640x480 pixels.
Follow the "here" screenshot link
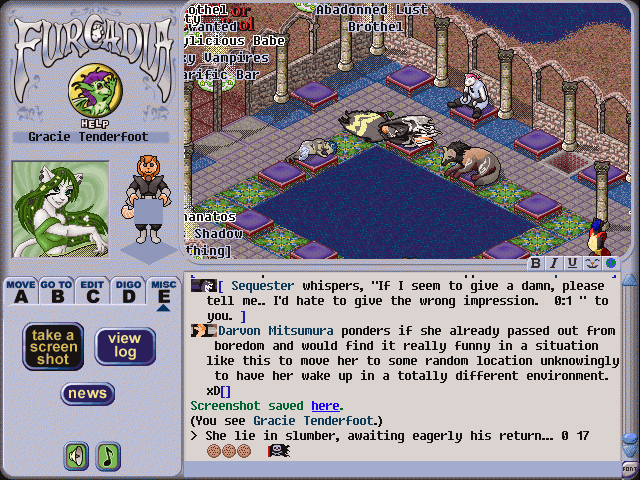[325, 406]
